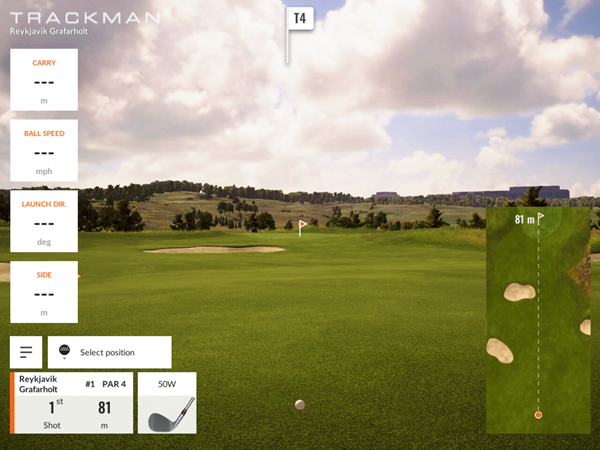The image size is (600, 450).
Task: Open the hamburger menu button
Action: (x=25, y=352)
